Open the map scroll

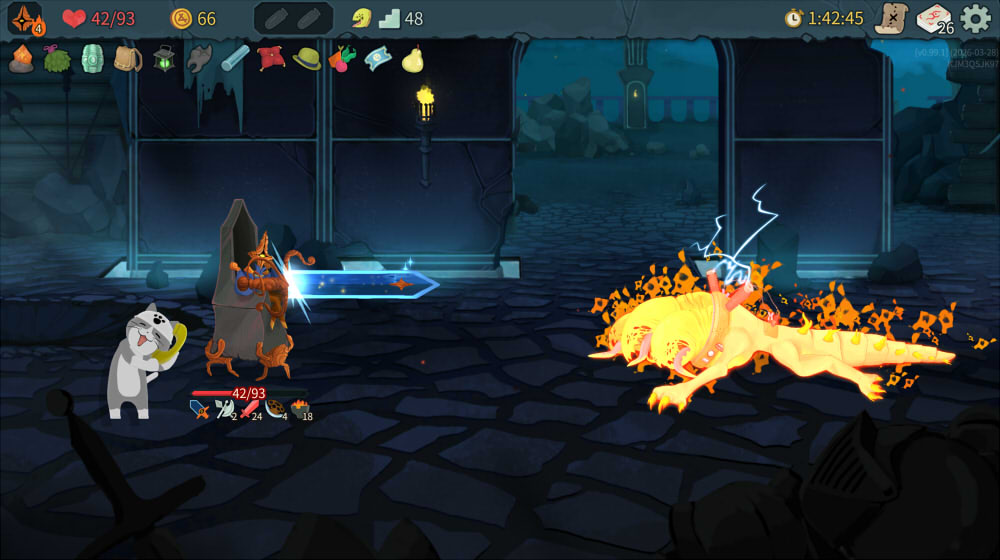tap(890, 18)
